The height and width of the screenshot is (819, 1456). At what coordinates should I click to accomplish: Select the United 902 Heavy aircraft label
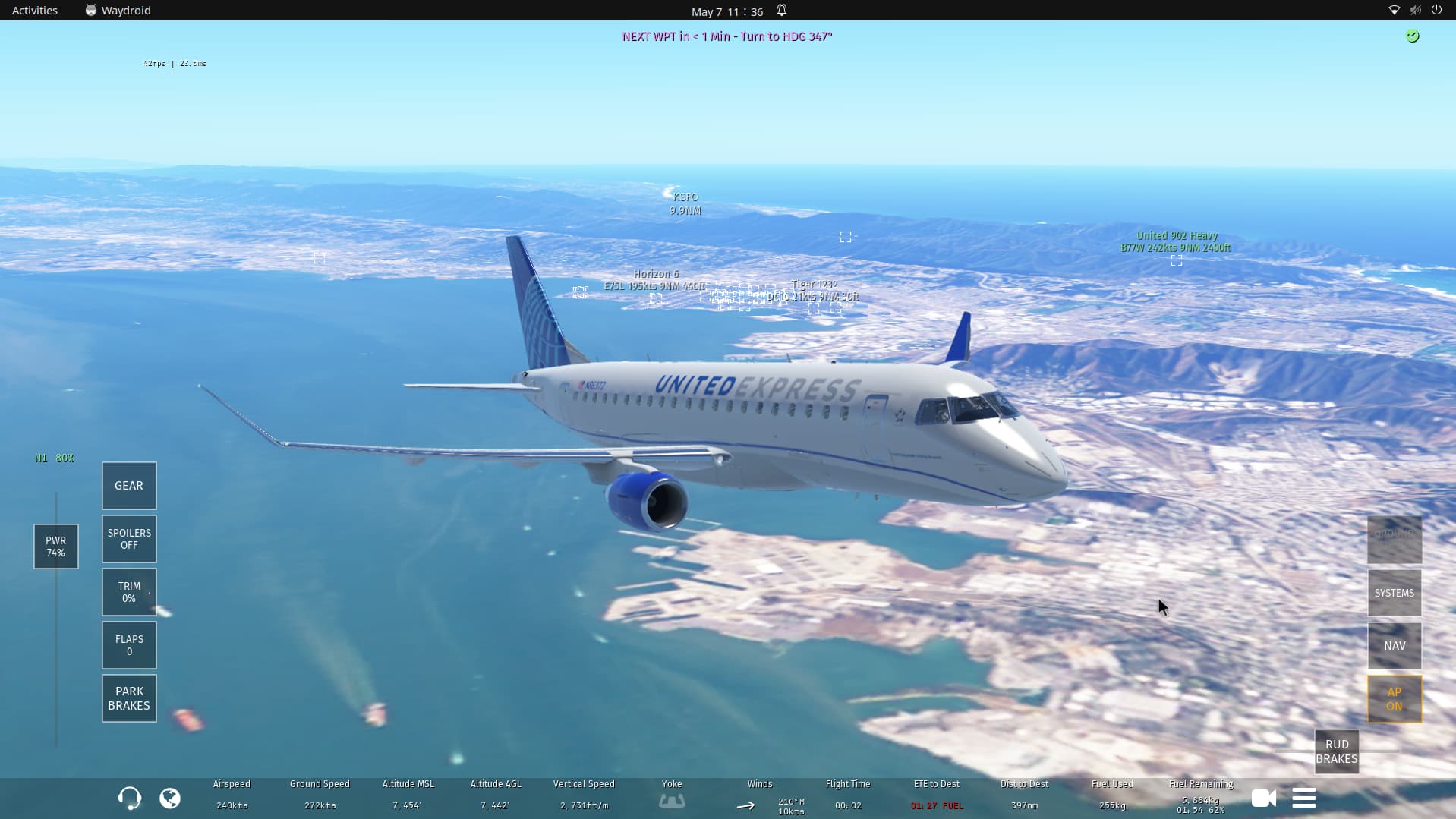click(1176, 241)
